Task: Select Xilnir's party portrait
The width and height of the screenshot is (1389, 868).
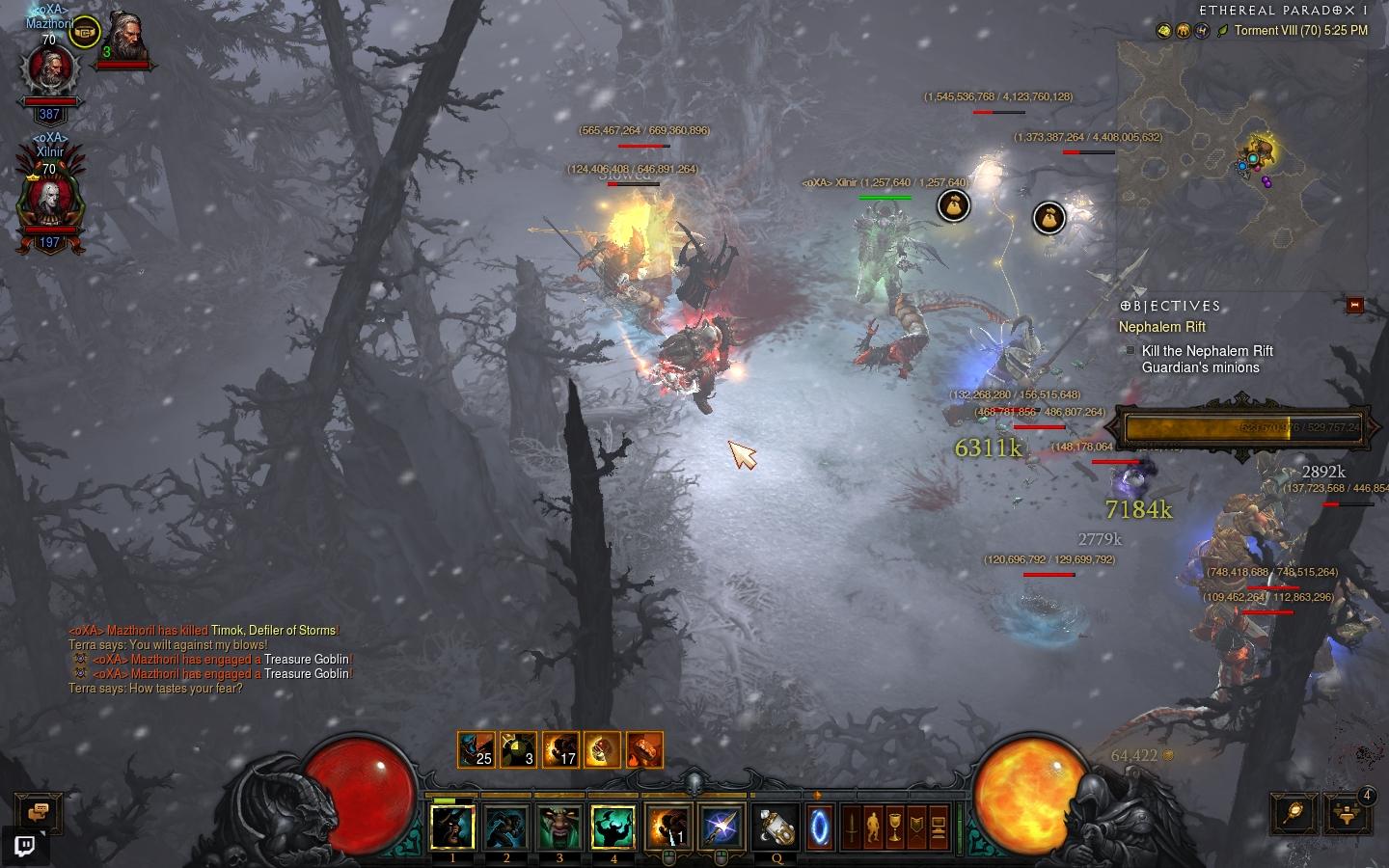Action: (49, 200)
